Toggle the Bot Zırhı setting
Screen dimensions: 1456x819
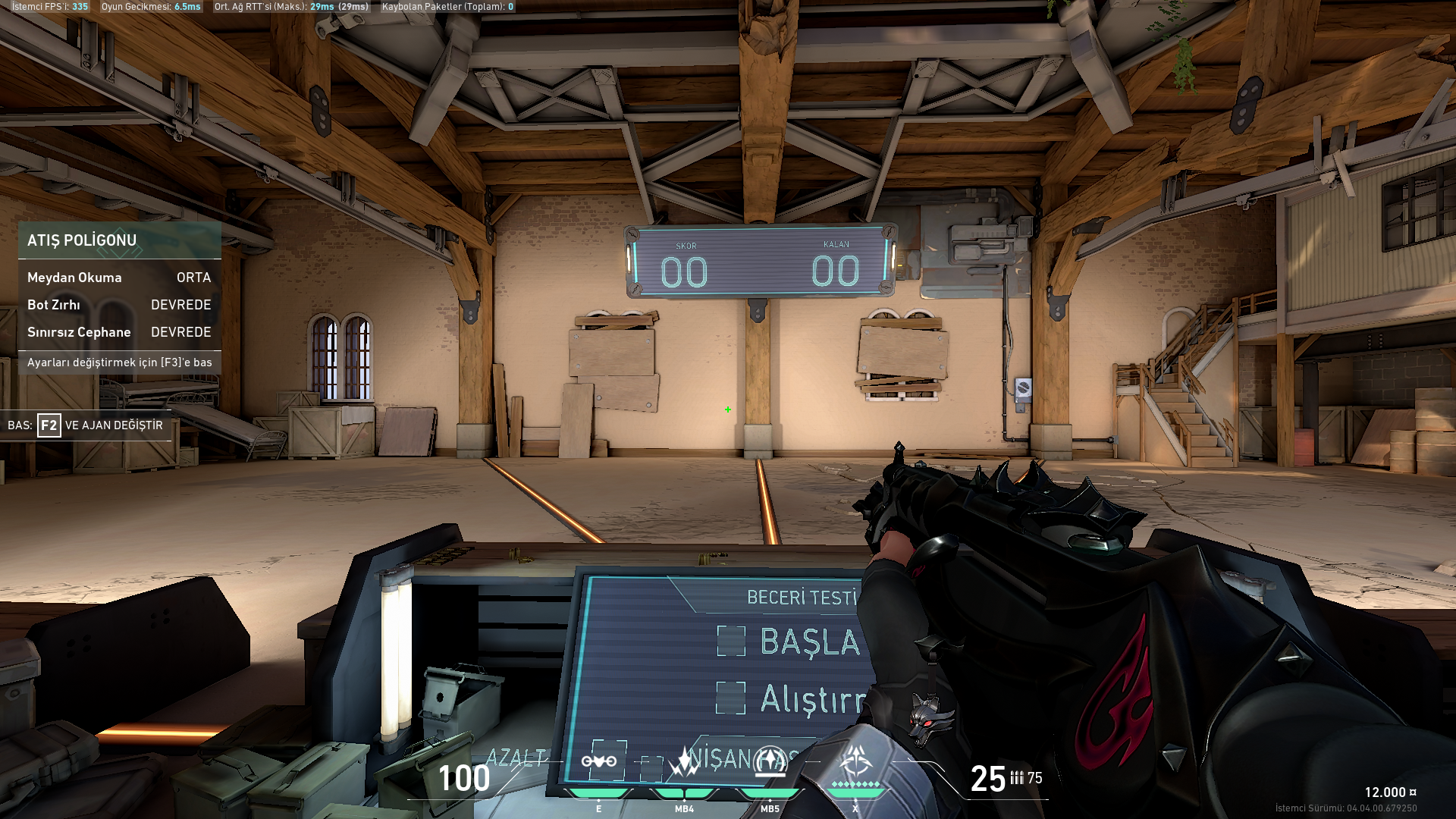[119, 305]
